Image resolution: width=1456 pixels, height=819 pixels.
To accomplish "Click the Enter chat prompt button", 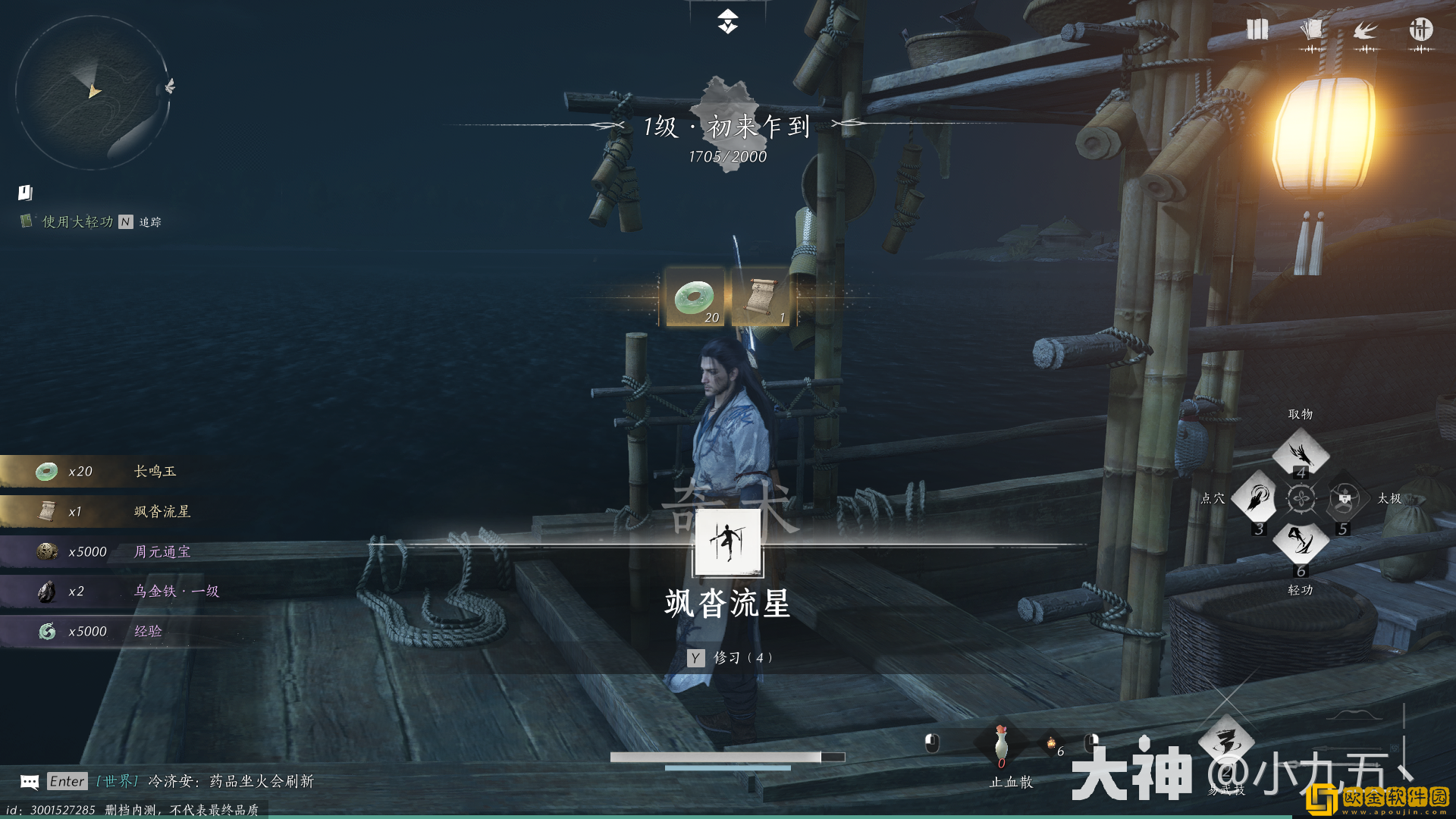I will [67, 781].
